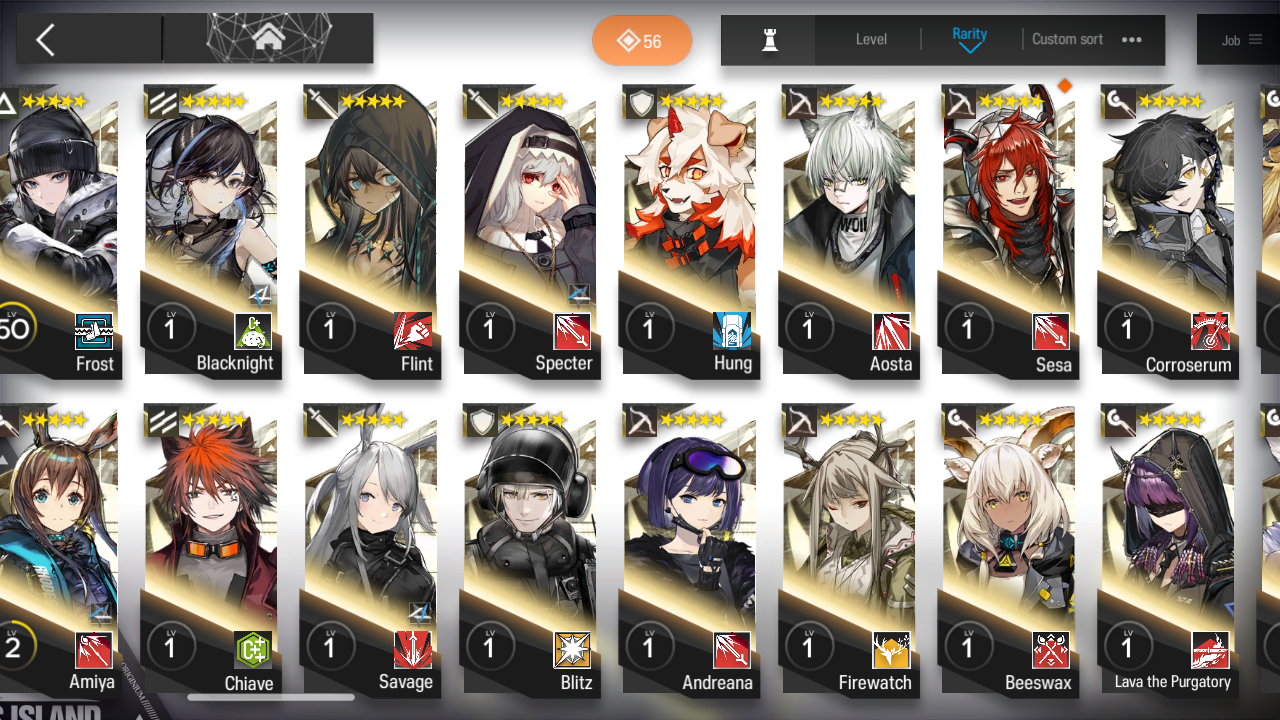Sort operators by Level

[871, 40]
